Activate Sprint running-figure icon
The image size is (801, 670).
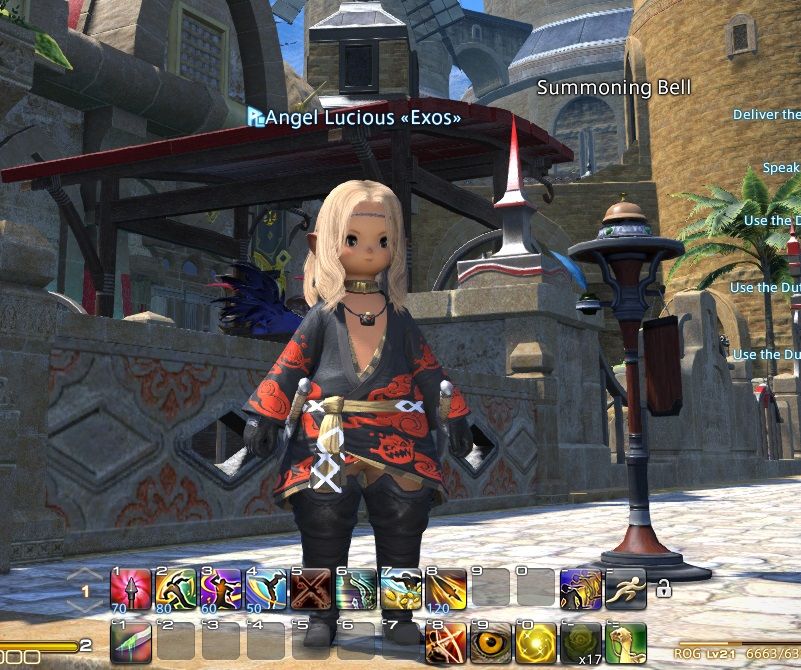[625, 589]
